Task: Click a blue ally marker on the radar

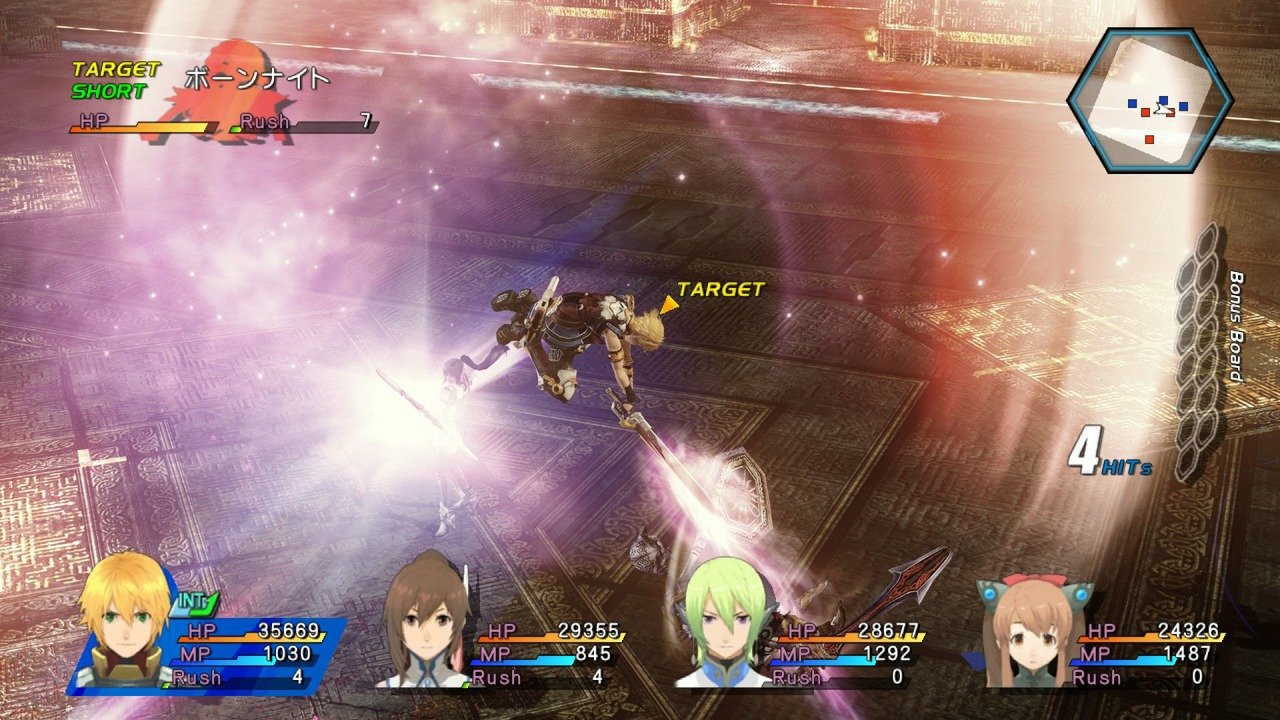Action: pos(1132,103)
